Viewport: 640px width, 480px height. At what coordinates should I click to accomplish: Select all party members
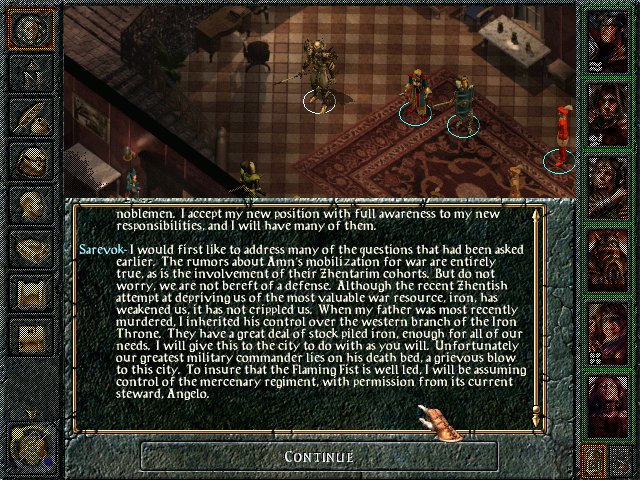point(623,461)
